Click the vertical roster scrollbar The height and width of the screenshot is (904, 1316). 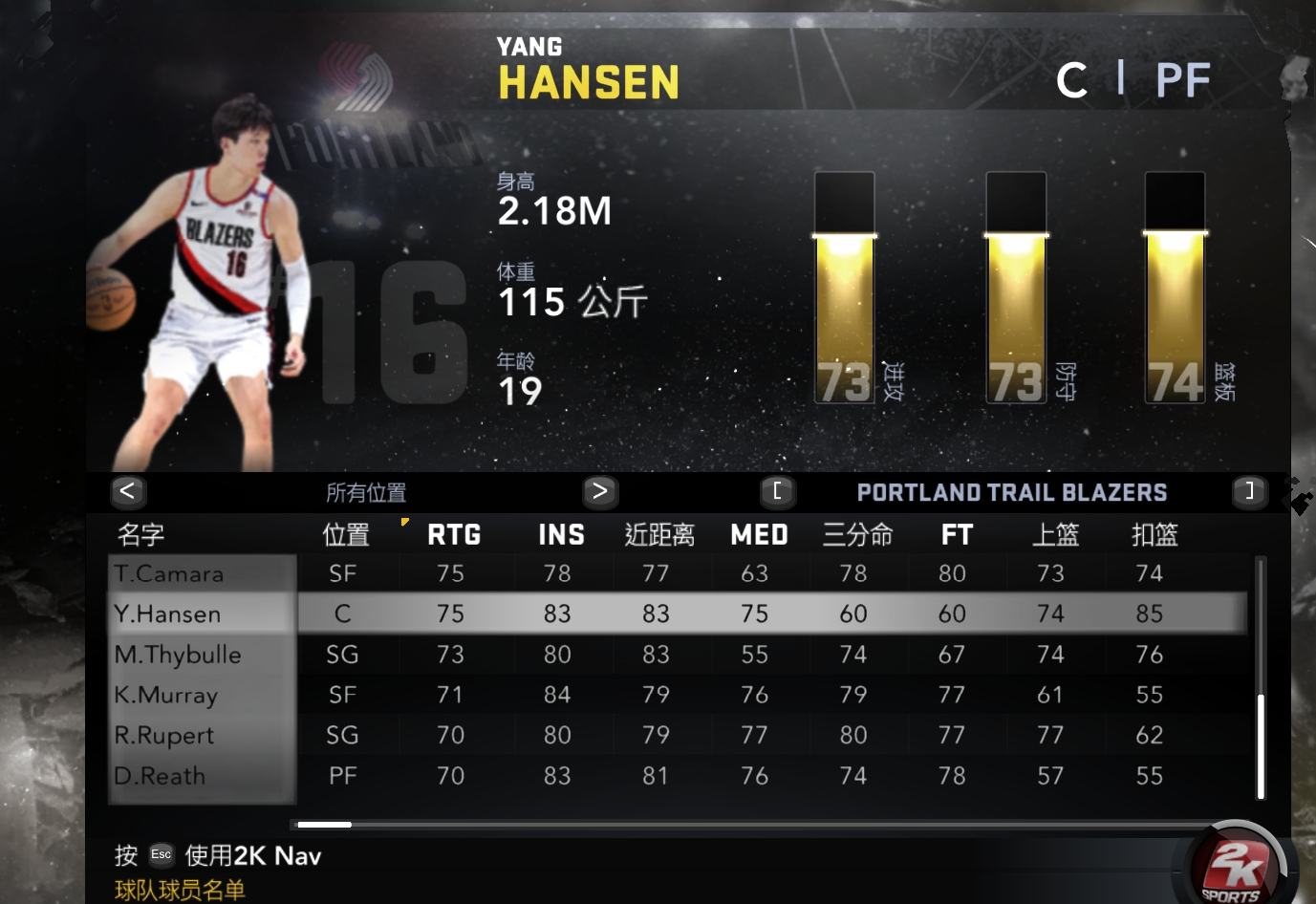point(1261,745)
